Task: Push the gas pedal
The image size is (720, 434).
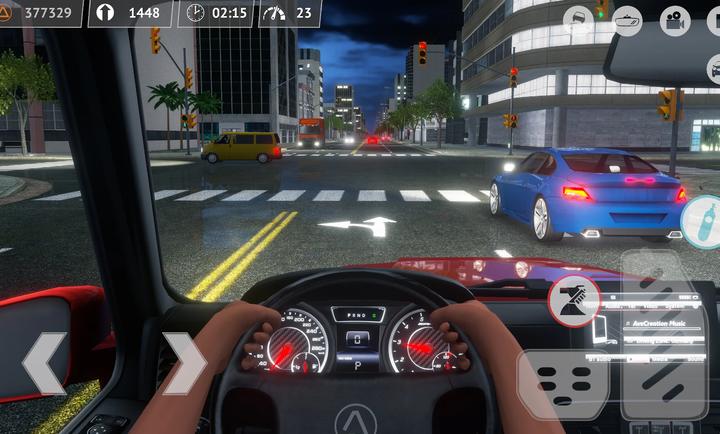Action: [663, 335]
